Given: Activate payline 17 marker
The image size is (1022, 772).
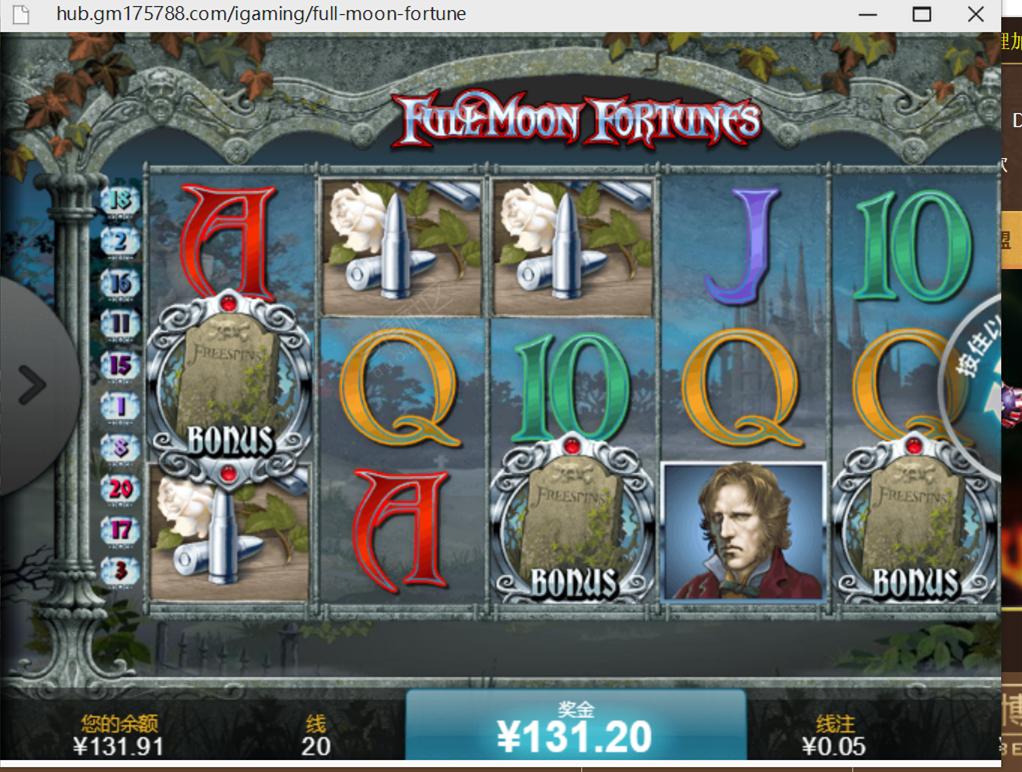Looking at the screenshot, I should [120, 529].
